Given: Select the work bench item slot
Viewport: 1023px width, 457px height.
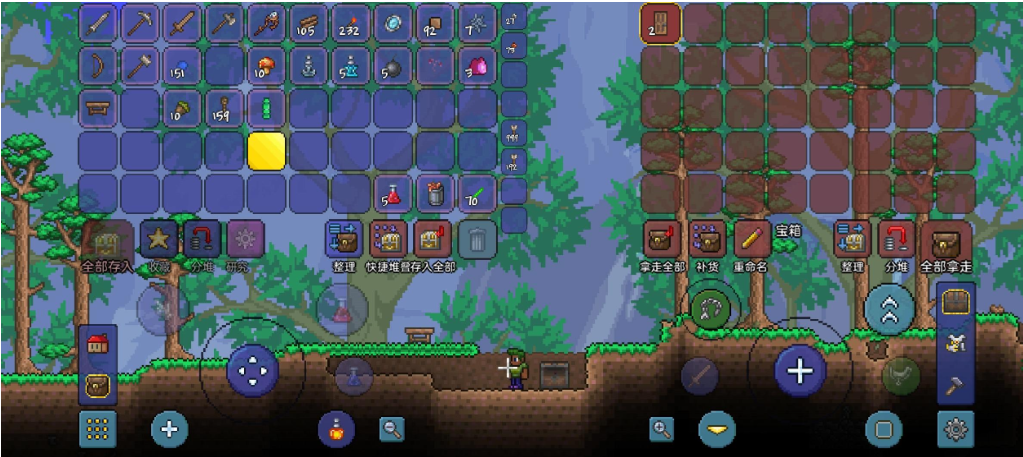Looking at the screenshot, I should point(98,108).
